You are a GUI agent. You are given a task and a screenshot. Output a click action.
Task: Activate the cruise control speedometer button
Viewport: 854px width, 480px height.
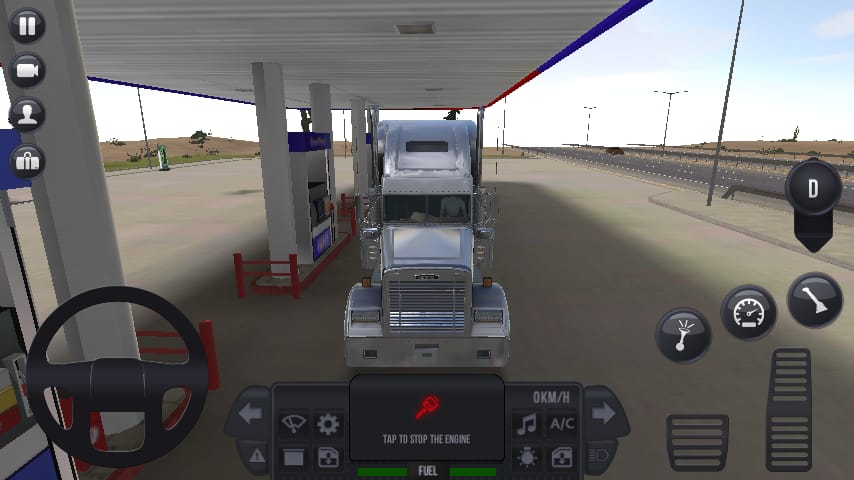[x=749, y=313]
